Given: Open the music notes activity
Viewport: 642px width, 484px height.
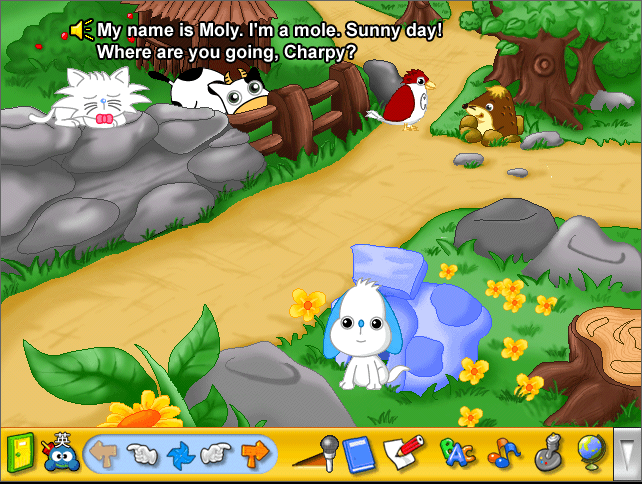Looking at the screenshot, I should 503,454.
